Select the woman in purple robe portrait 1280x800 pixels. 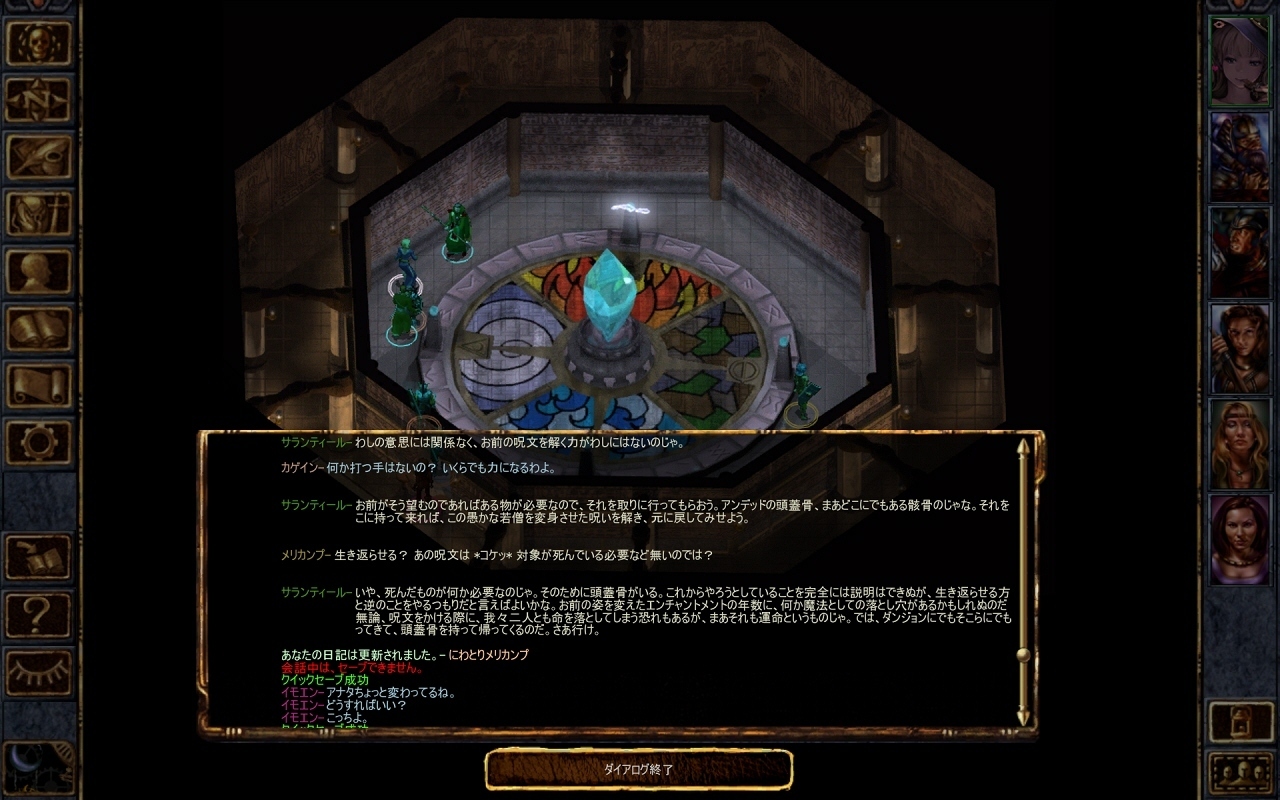coord(1240,540)
